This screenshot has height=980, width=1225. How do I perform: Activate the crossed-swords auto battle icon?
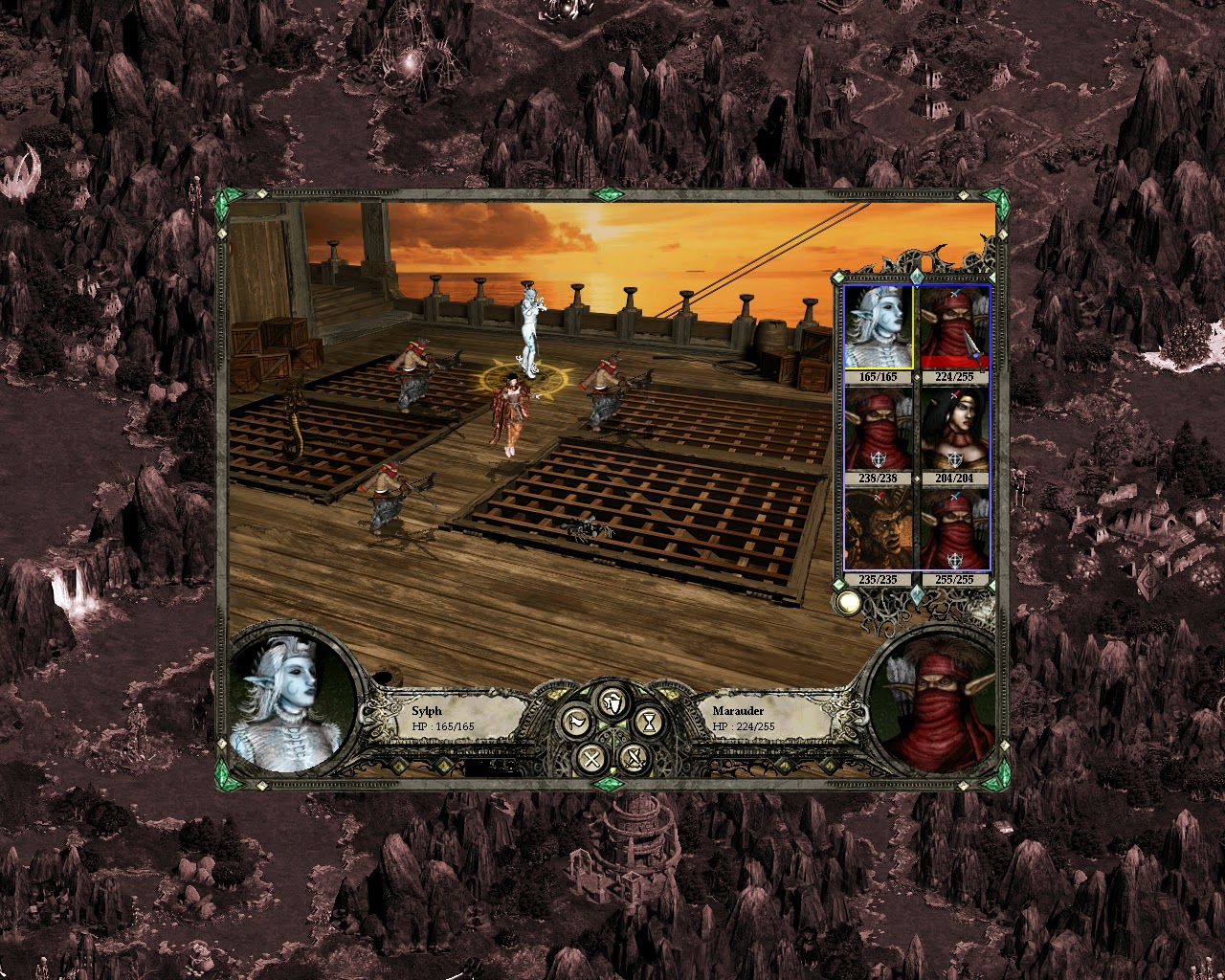[635, 759]
